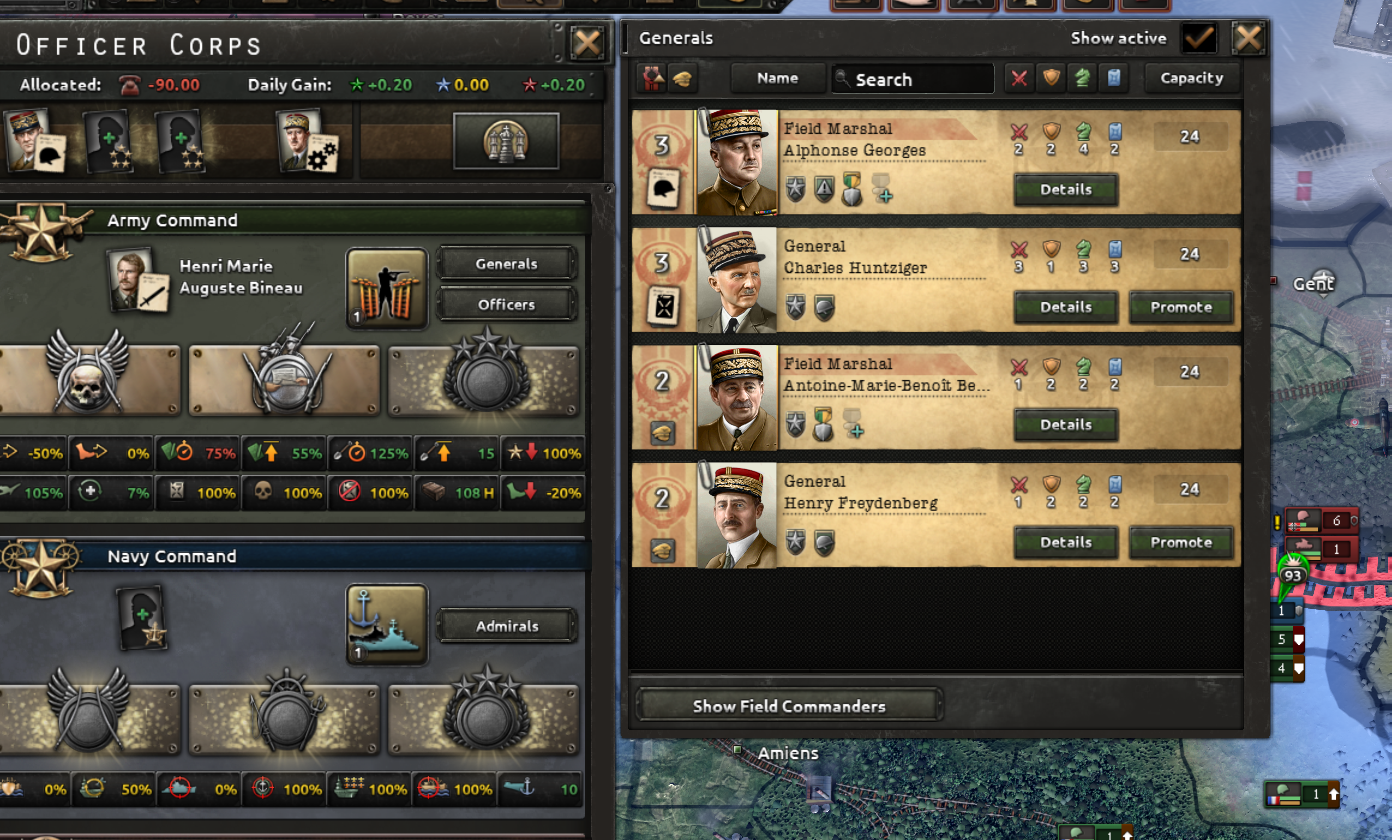Collapse the Navy Command section header
1392x840 pixels.
pos(300,556)
